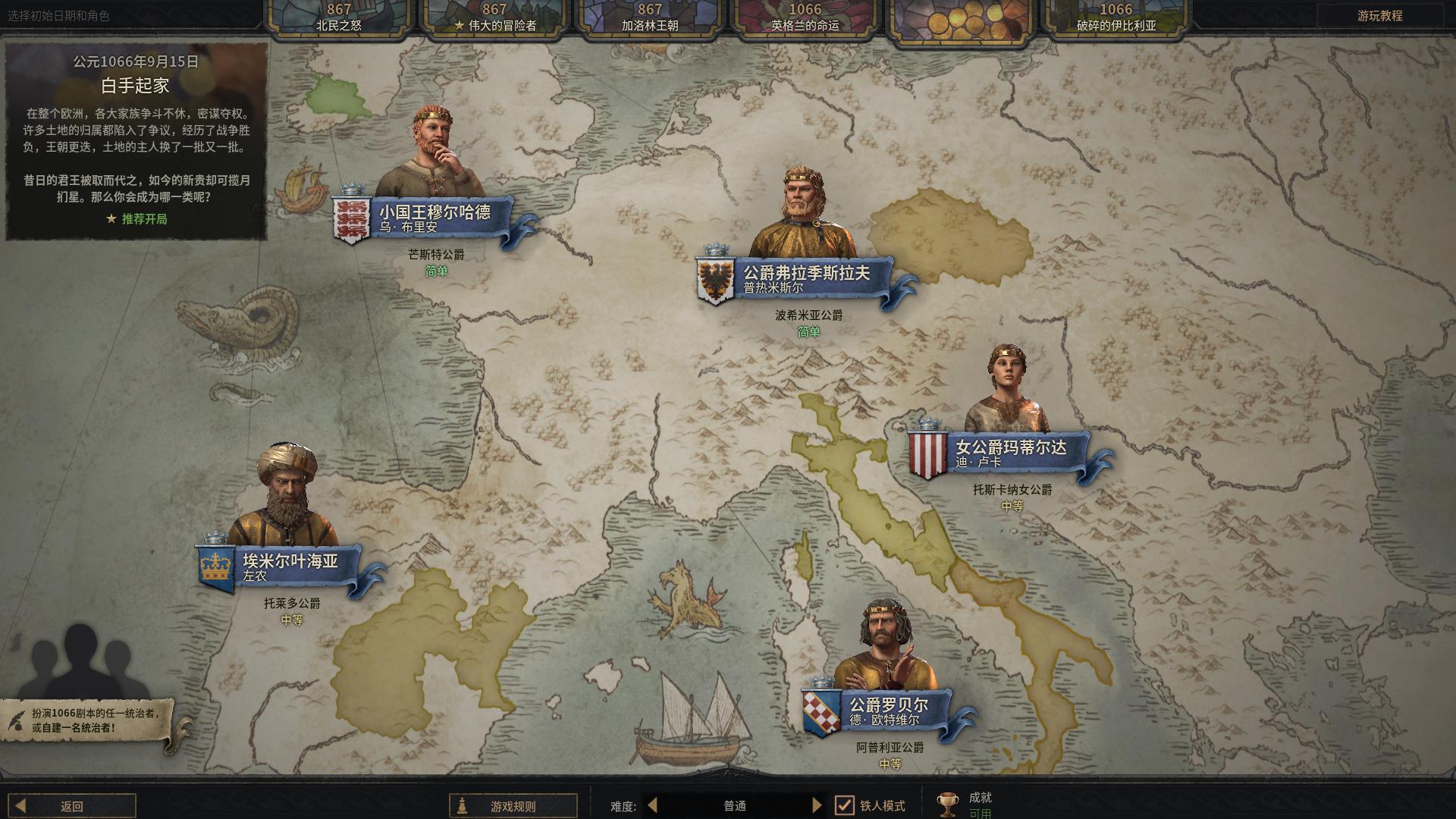Open the 游戏规则 game rules

tap(513, 806)
